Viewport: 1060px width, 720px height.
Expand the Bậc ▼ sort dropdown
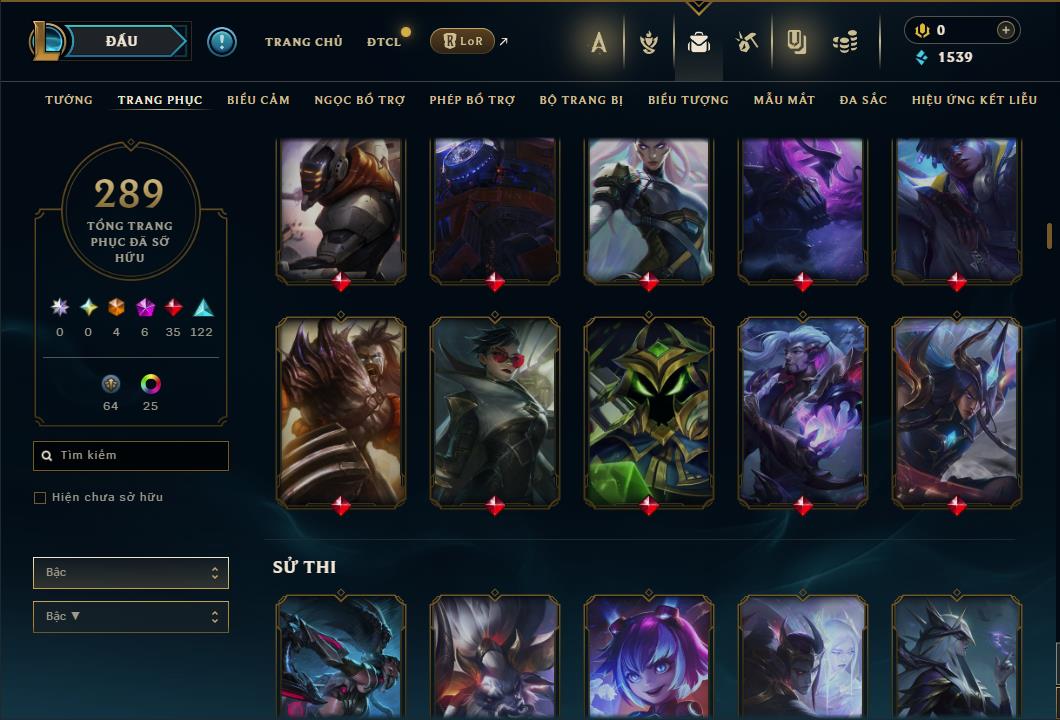131,617
